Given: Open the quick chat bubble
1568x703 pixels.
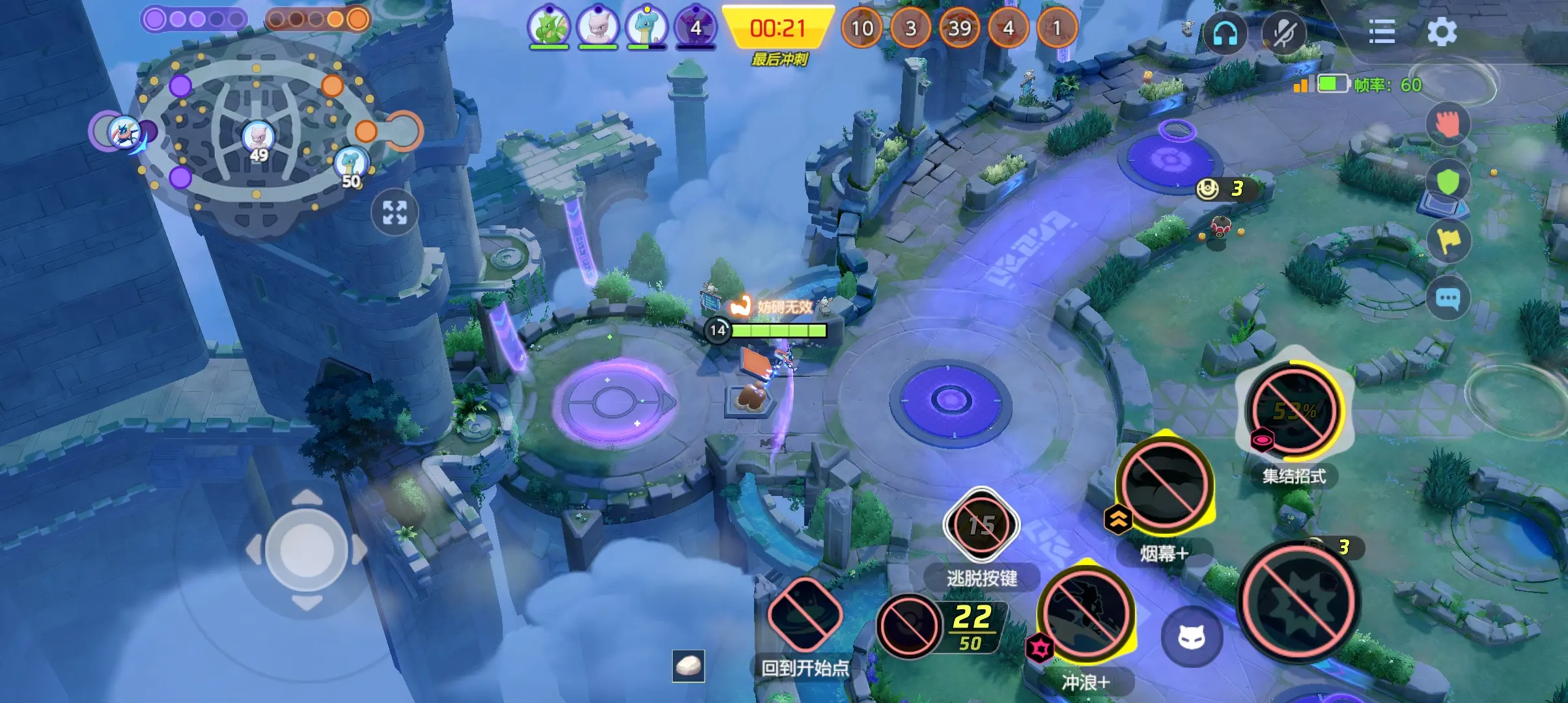Looking at the screenshot, I should tap(1448, 299).
